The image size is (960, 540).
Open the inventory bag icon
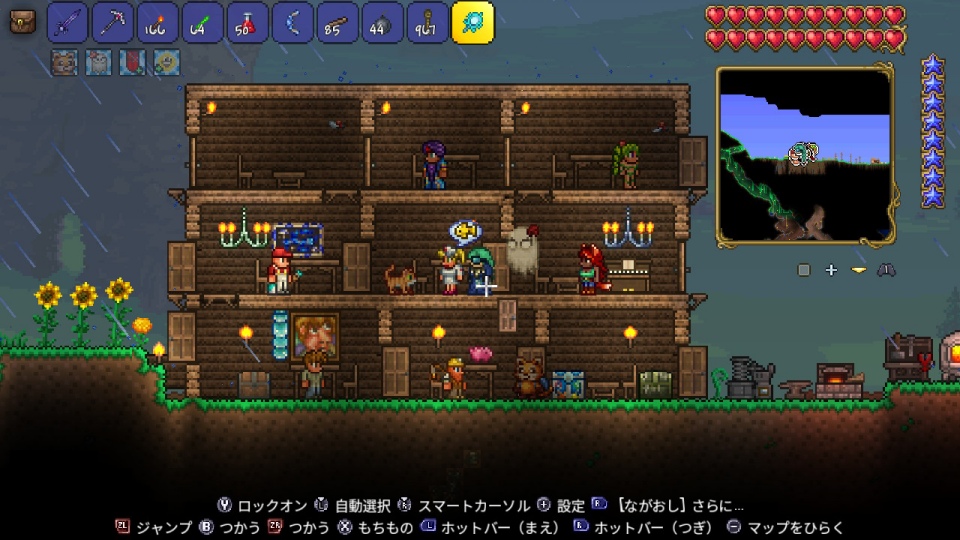point(22,22)
